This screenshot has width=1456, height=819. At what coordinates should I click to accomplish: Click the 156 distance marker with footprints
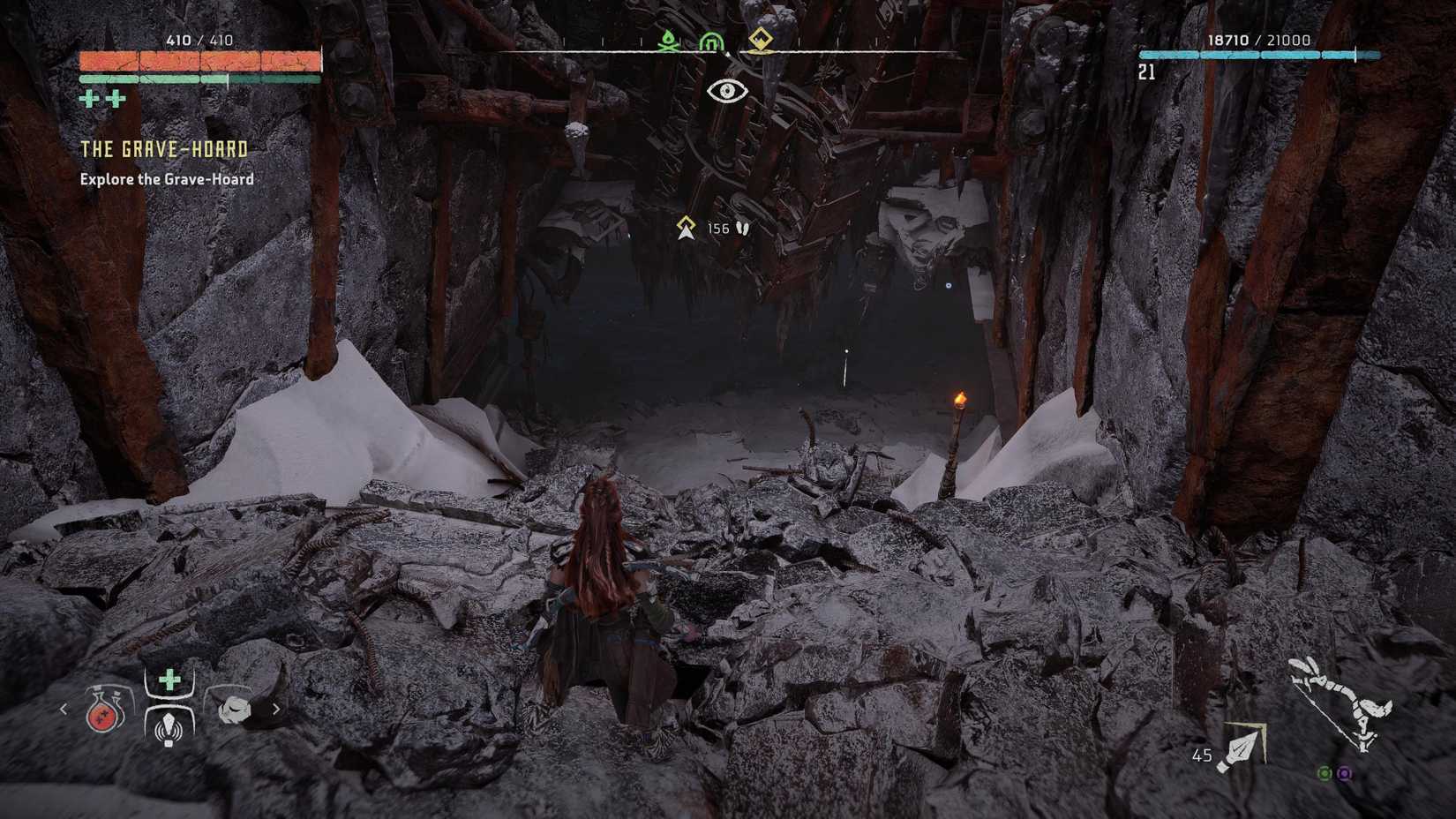pos(715,229)
